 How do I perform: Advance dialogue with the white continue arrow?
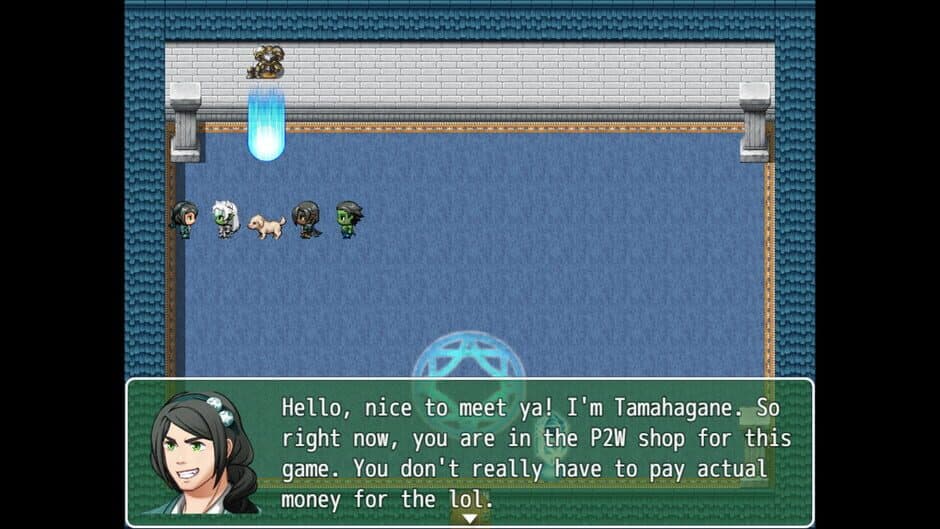pos(469,518)
